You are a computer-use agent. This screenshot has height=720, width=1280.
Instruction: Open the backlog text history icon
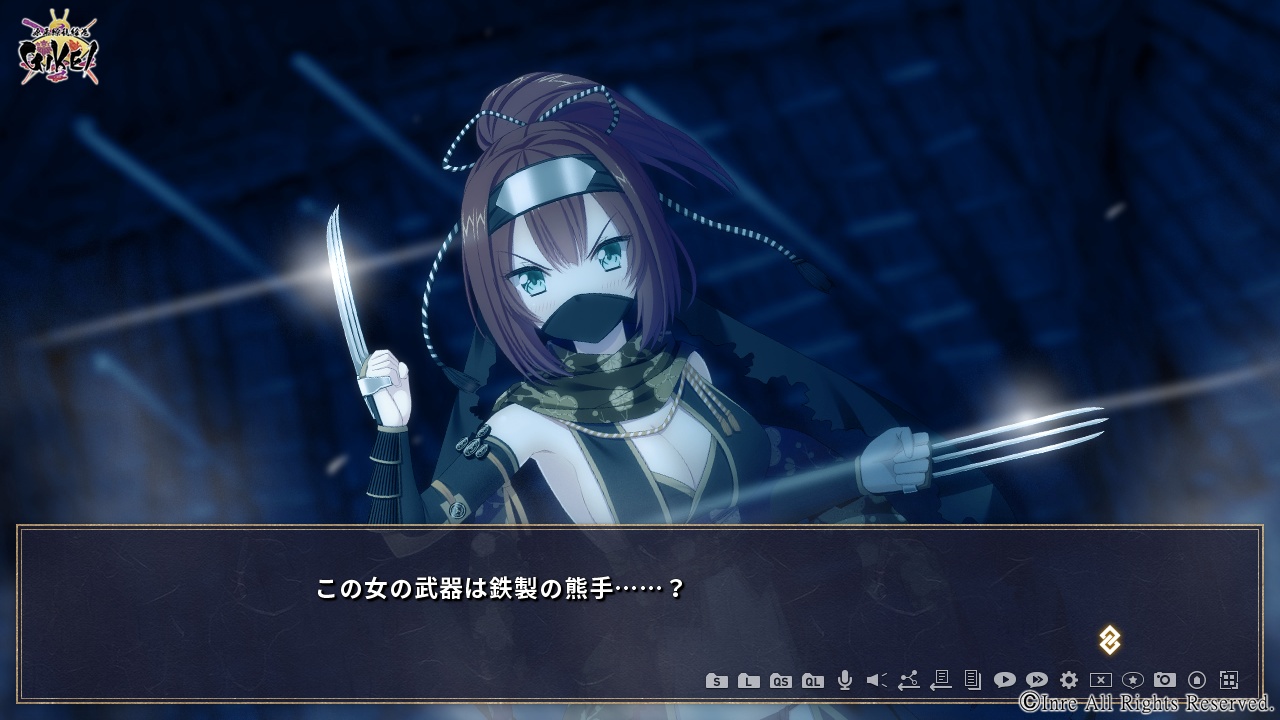click(x=973, y=680)
